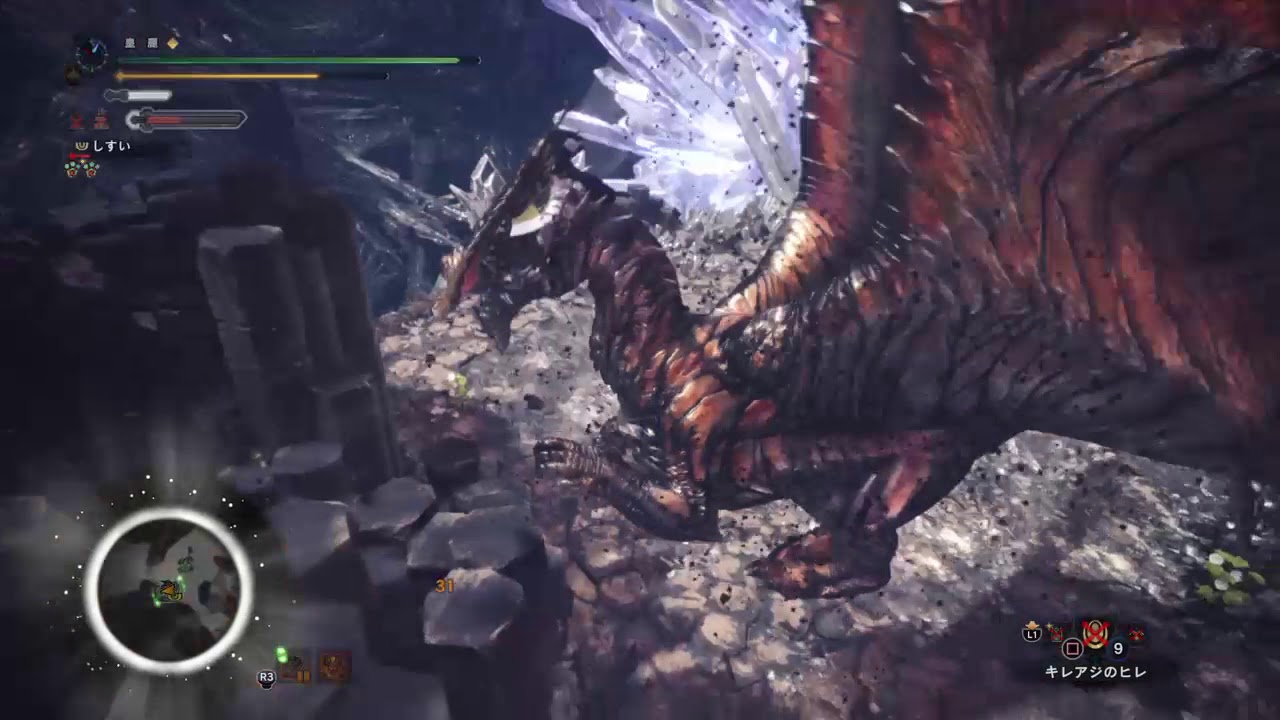Click the Palico portrait icon below the player
Screen dimensions: 1280x720
(x=72, y=73)
